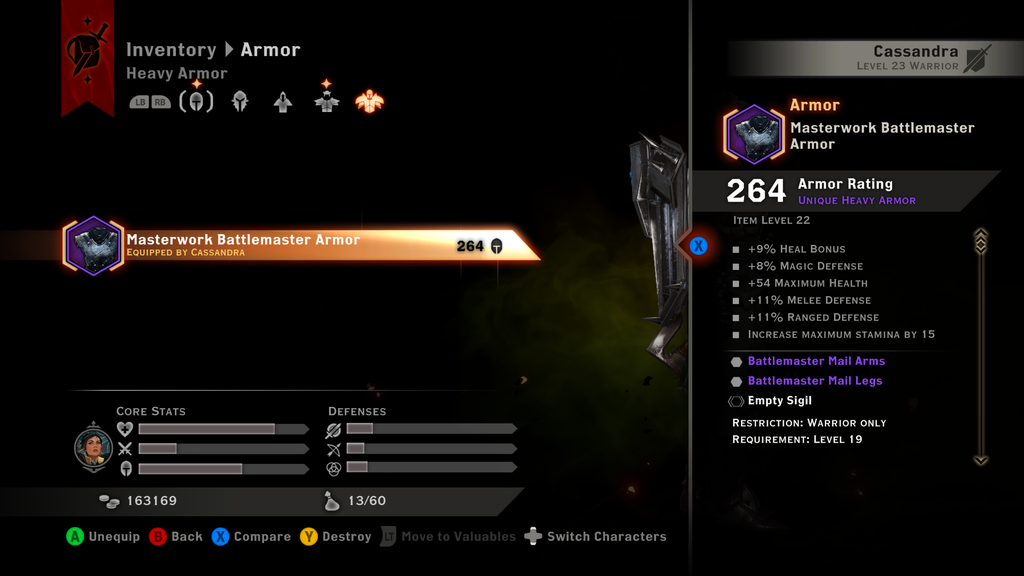Image resolution: width=1024 pixels, height=576 pixels.
Task: Click Switch Characters
Action: pyautogui.click(x=595, y=537)
